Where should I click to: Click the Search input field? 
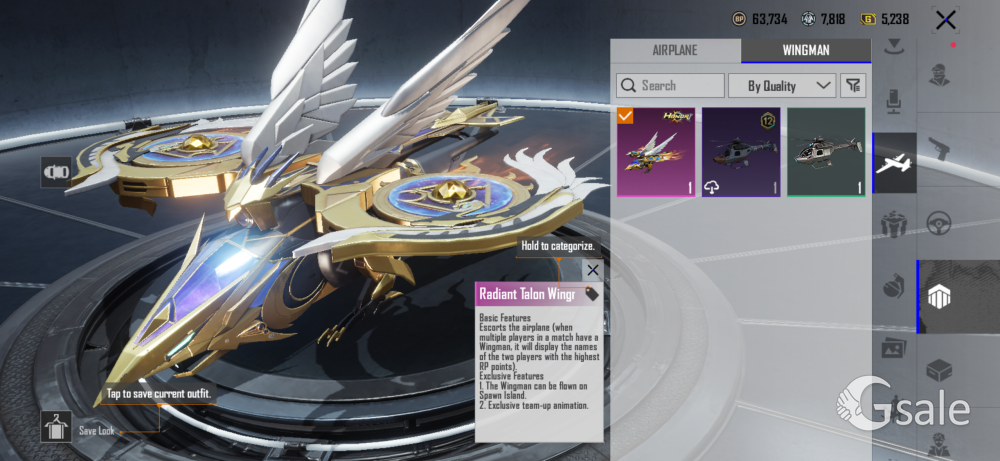(x=670, y=86)
